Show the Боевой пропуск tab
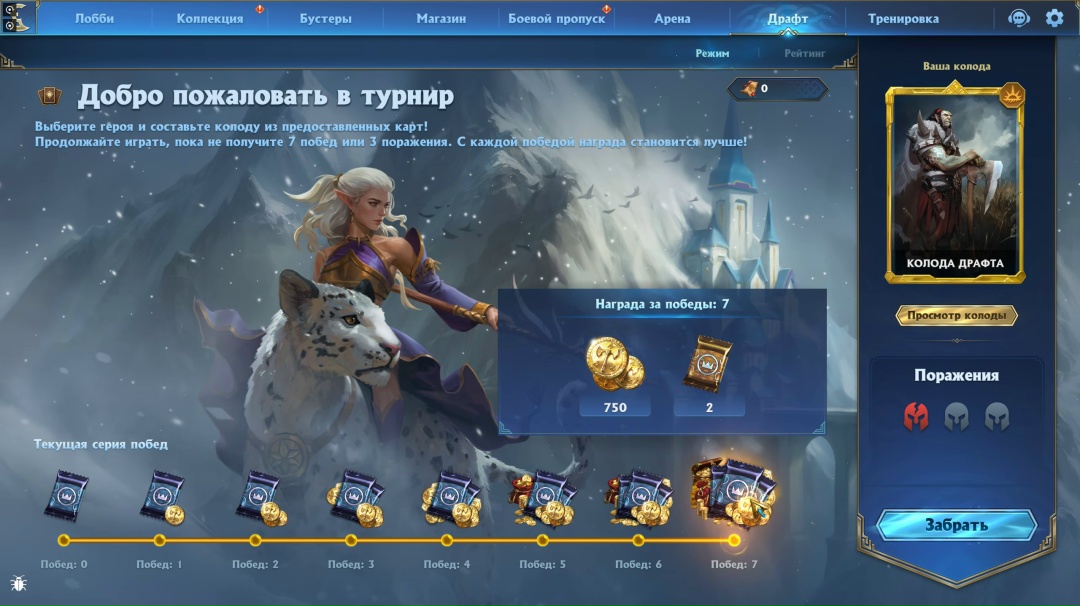 [x=556, y=18]
